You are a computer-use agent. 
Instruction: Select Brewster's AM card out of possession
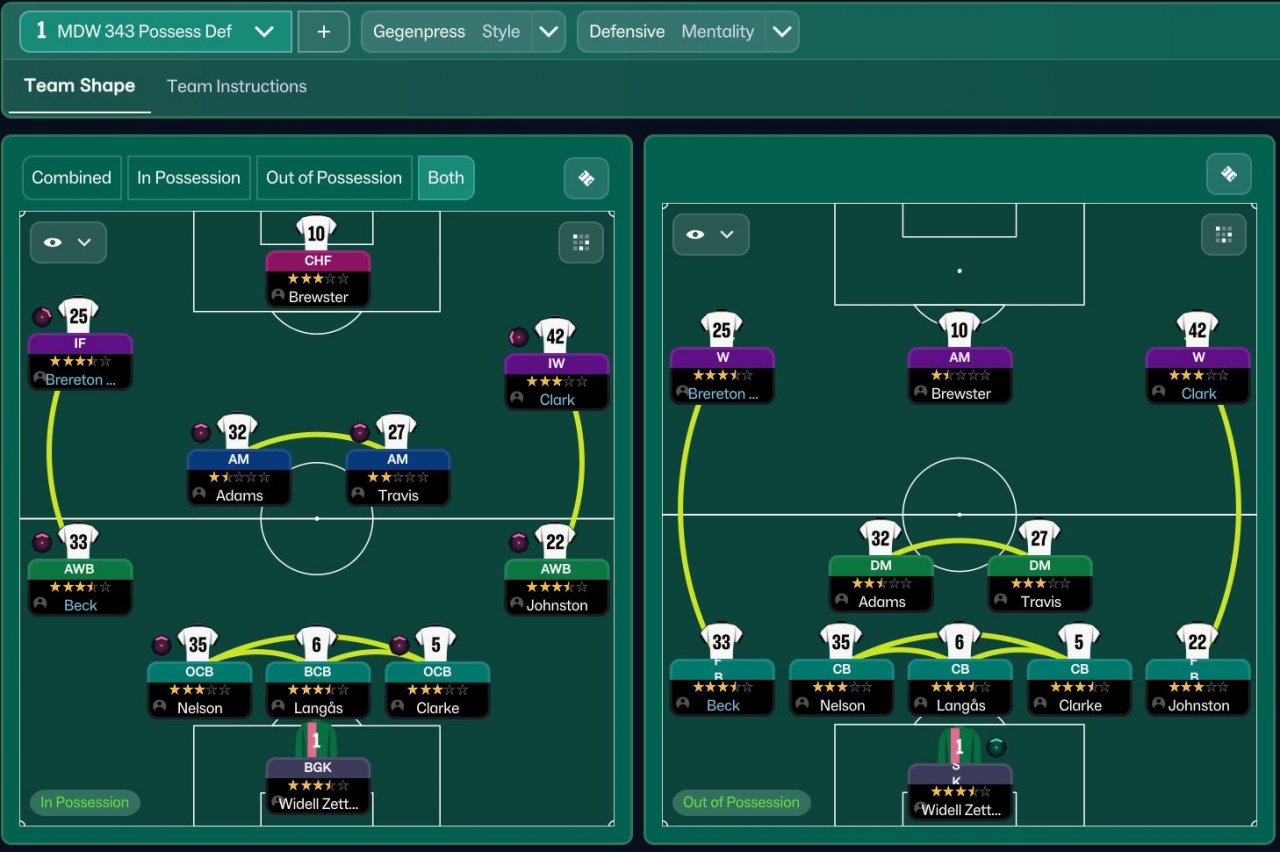(959, 375)
